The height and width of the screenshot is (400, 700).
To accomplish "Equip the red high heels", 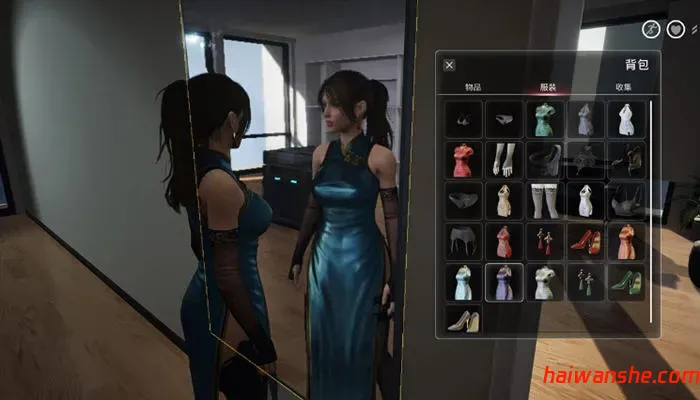I will [x=586, y=241].
